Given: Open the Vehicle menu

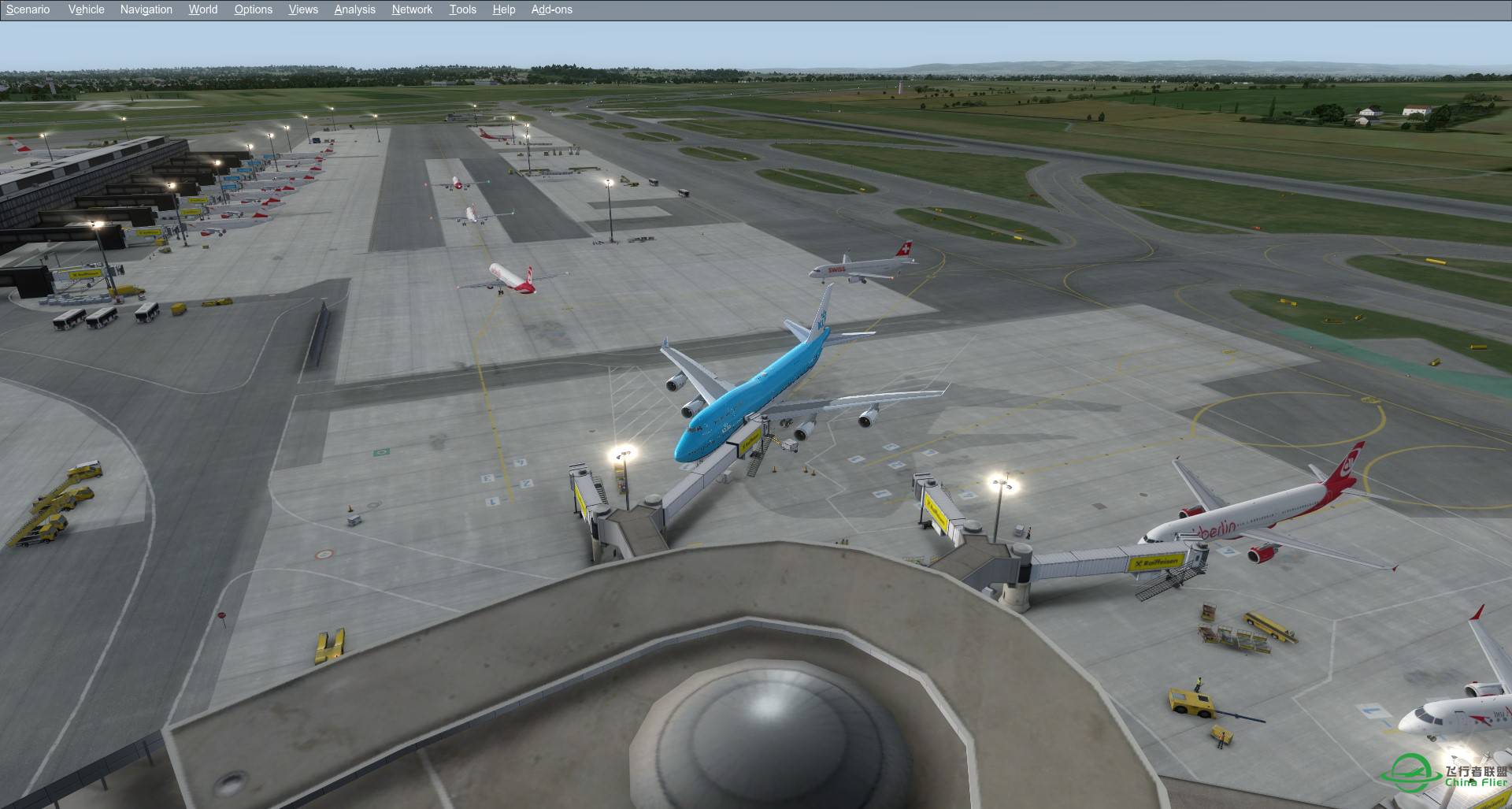Looking at the screenshot, I should coord(86,9).
